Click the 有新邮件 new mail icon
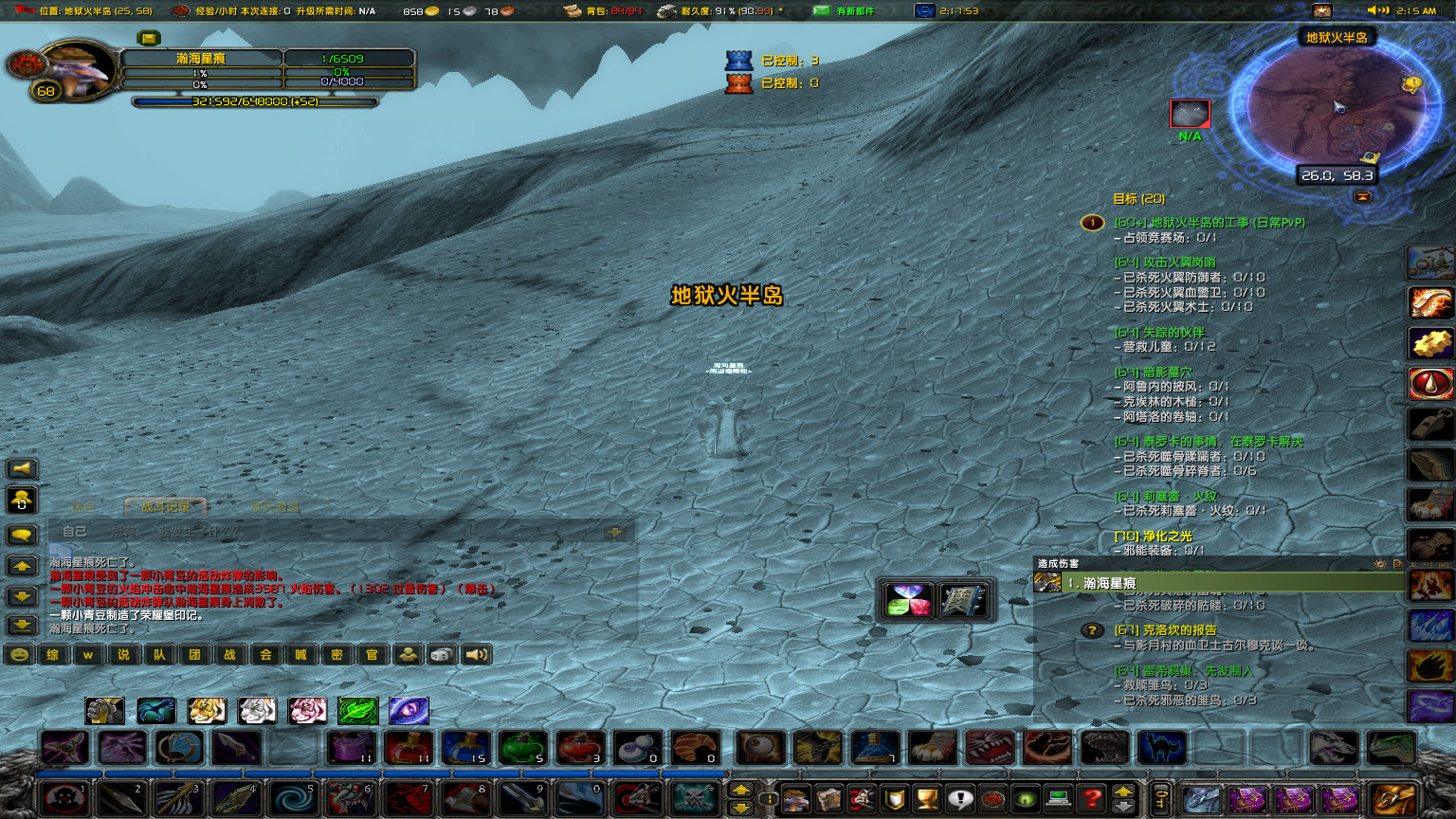 821,11
